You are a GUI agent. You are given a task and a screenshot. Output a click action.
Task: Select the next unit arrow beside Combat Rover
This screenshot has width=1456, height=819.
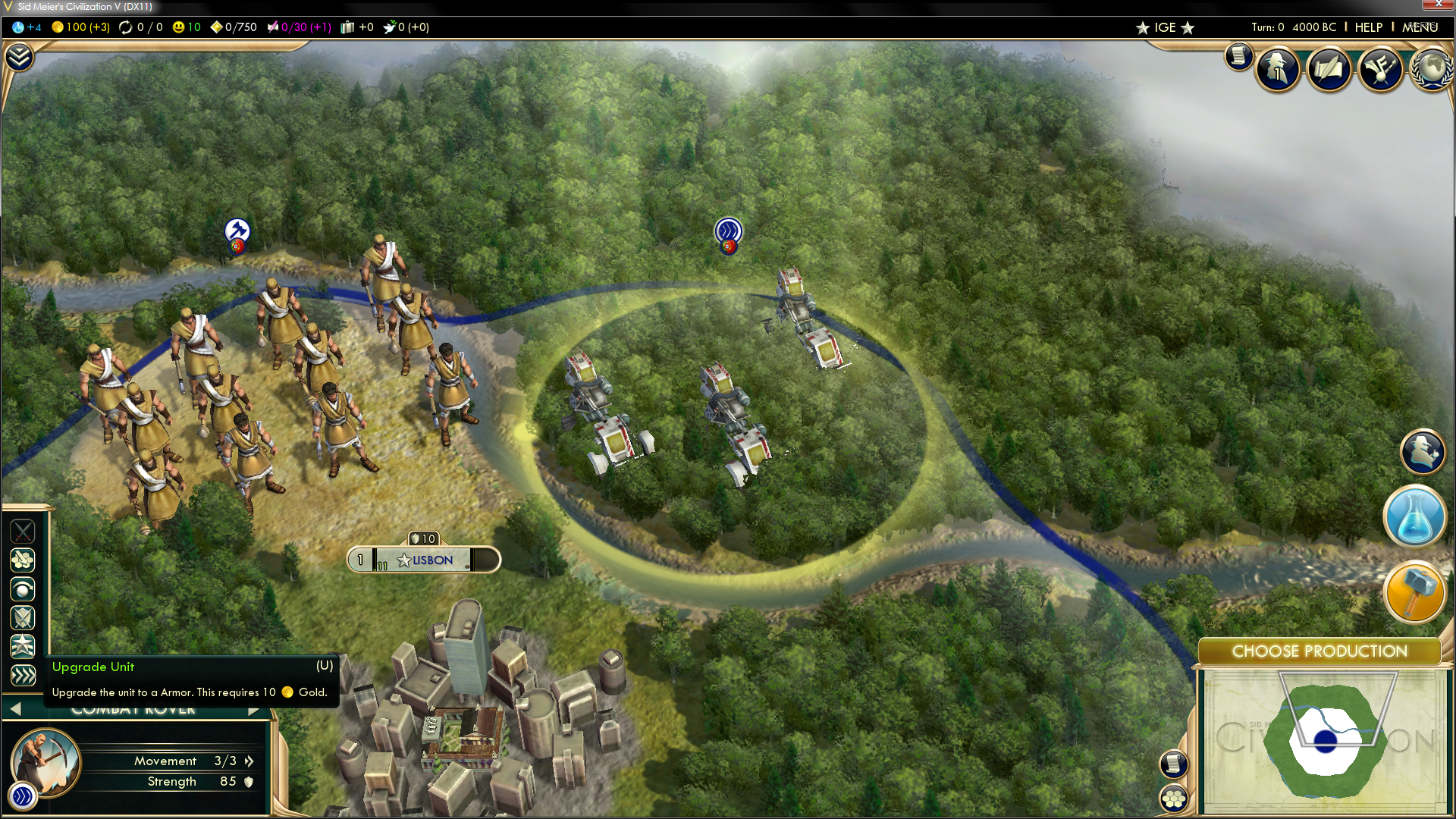point(254,711)
